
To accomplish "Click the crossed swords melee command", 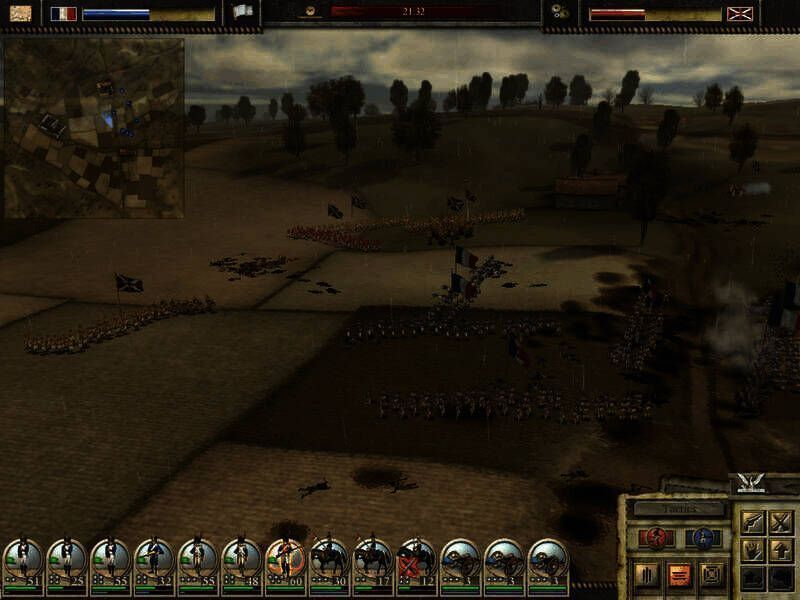I will coord(780,521).
